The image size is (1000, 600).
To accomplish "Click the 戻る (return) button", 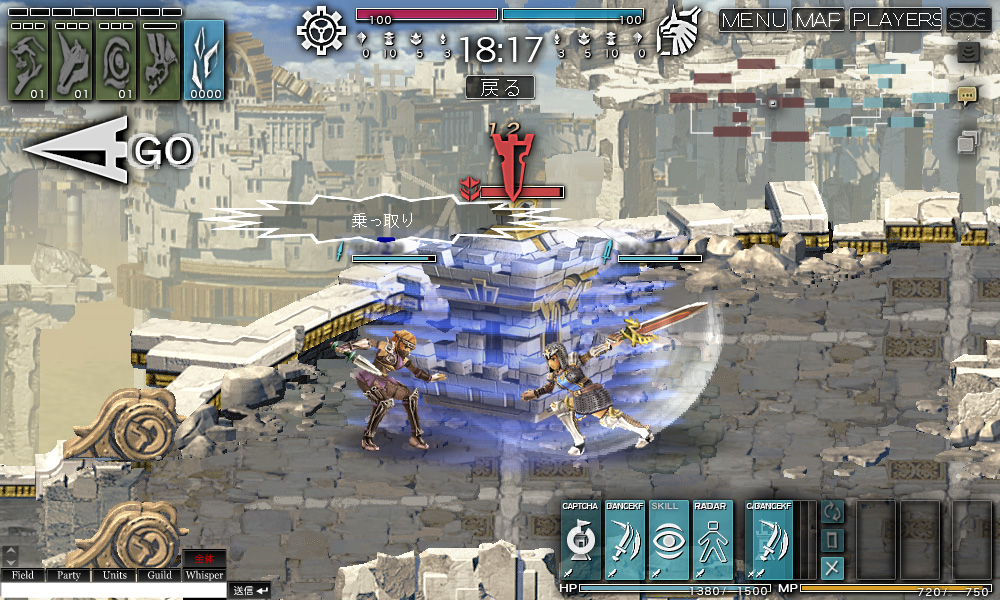I will pos(500,87).
